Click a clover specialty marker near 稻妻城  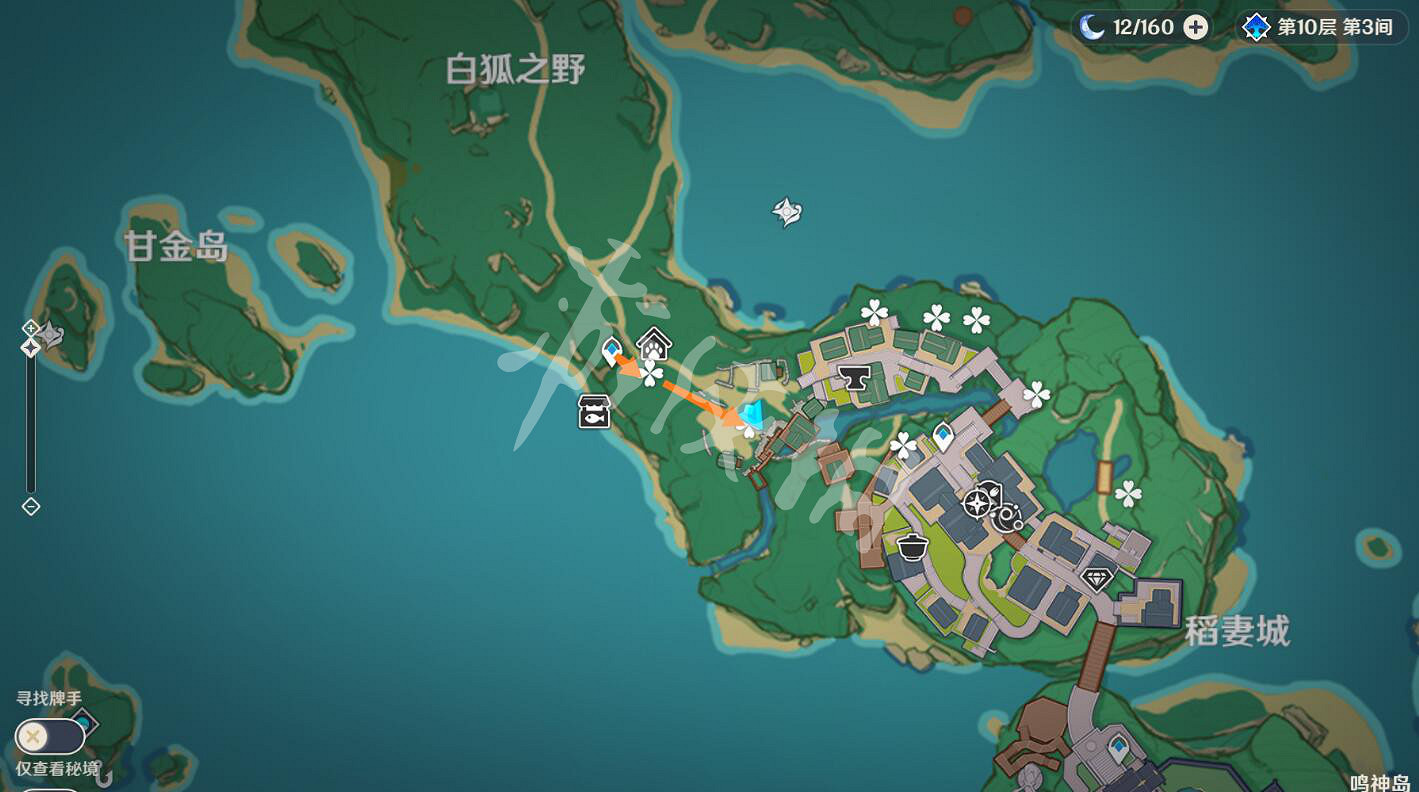pyautogui.click(x=1129, y=491)
